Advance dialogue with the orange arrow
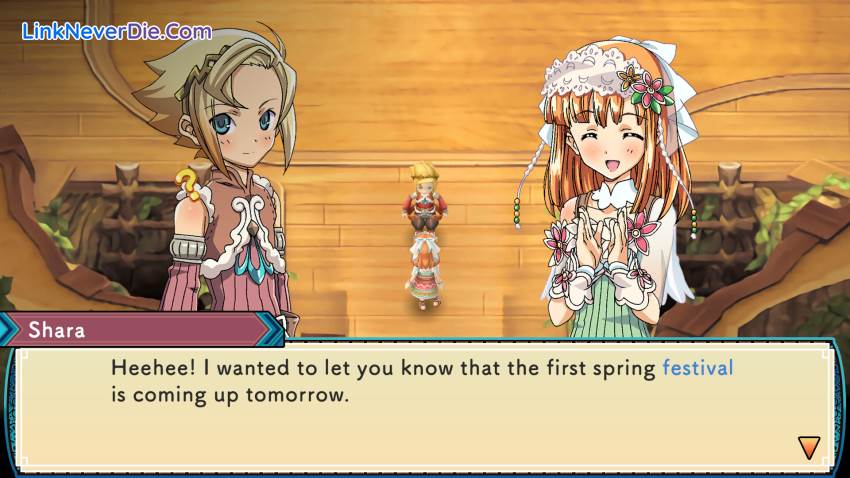Viewport: 850px width, 478px height. [808, 447]
